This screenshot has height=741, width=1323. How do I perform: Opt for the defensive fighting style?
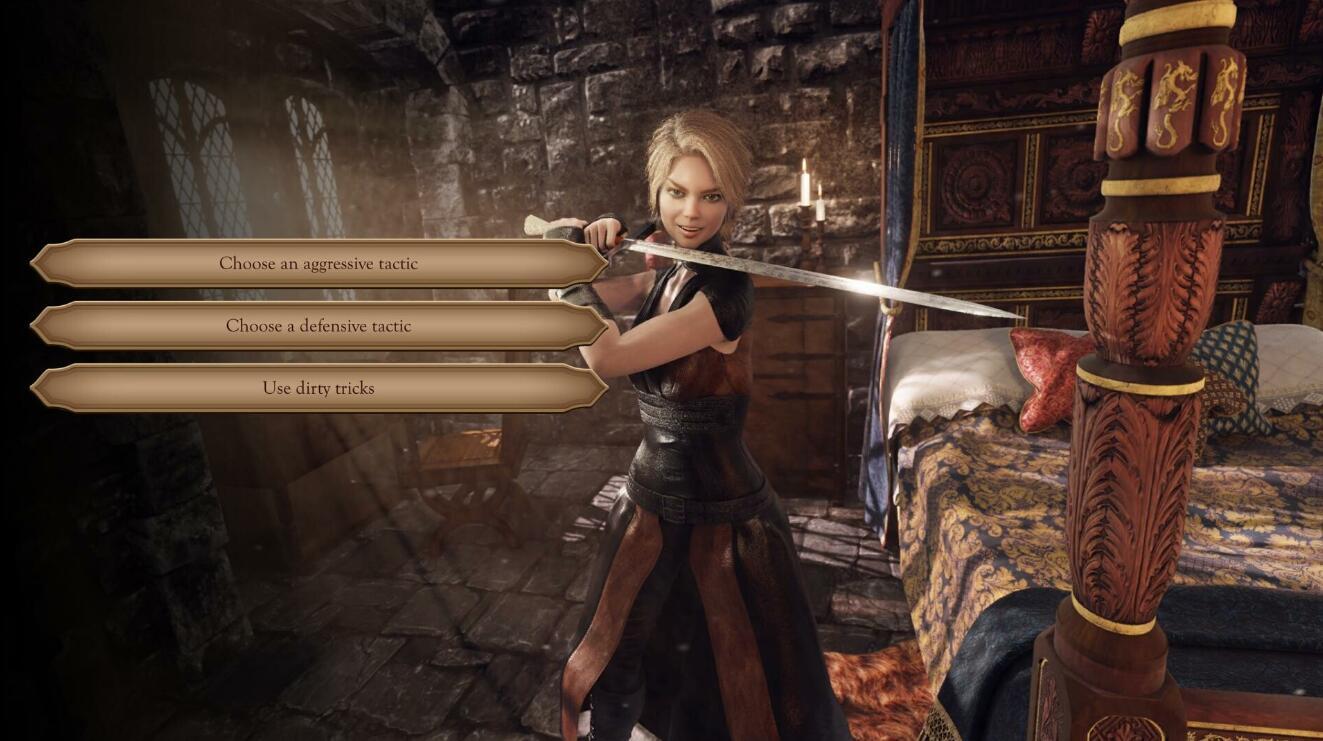click(318, 325)
